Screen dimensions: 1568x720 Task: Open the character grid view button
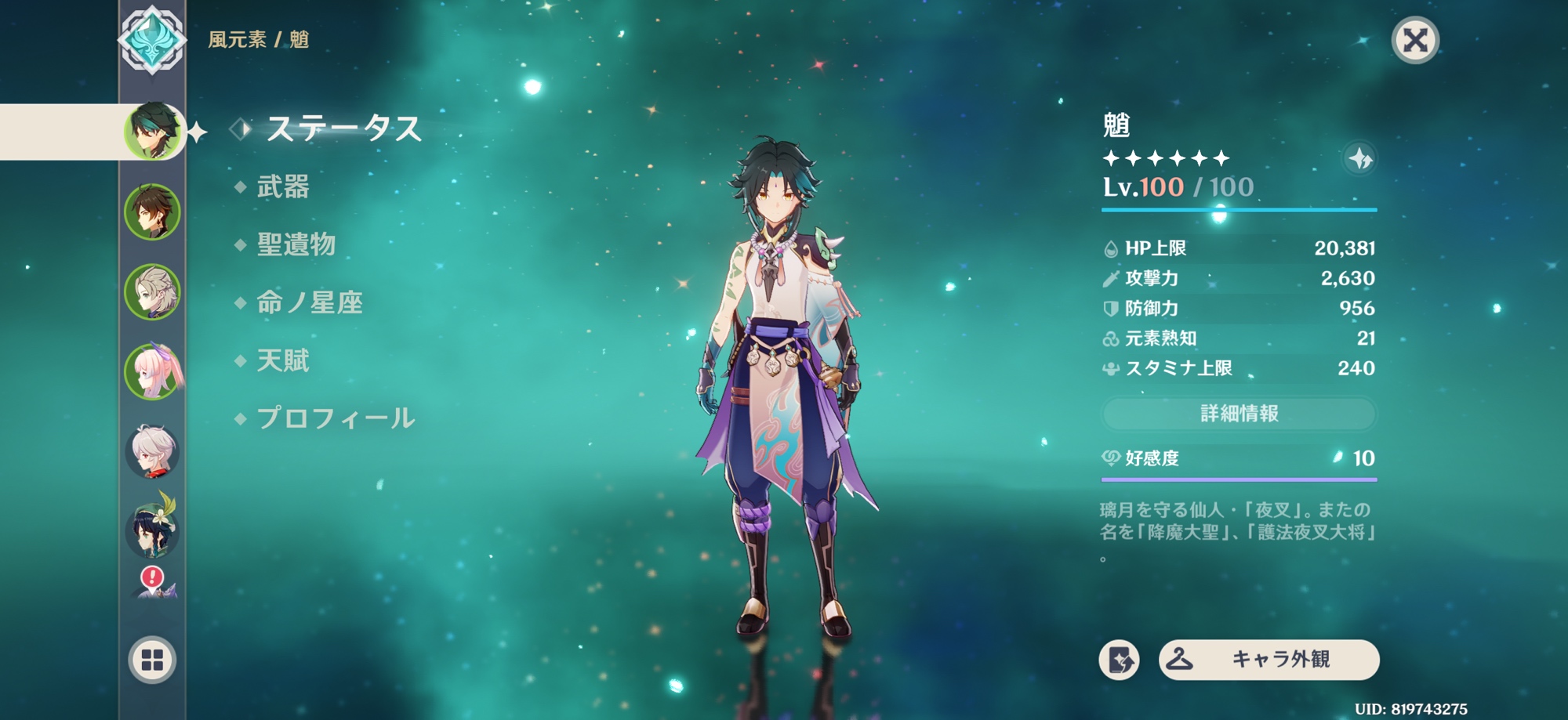tap(152, 660)
